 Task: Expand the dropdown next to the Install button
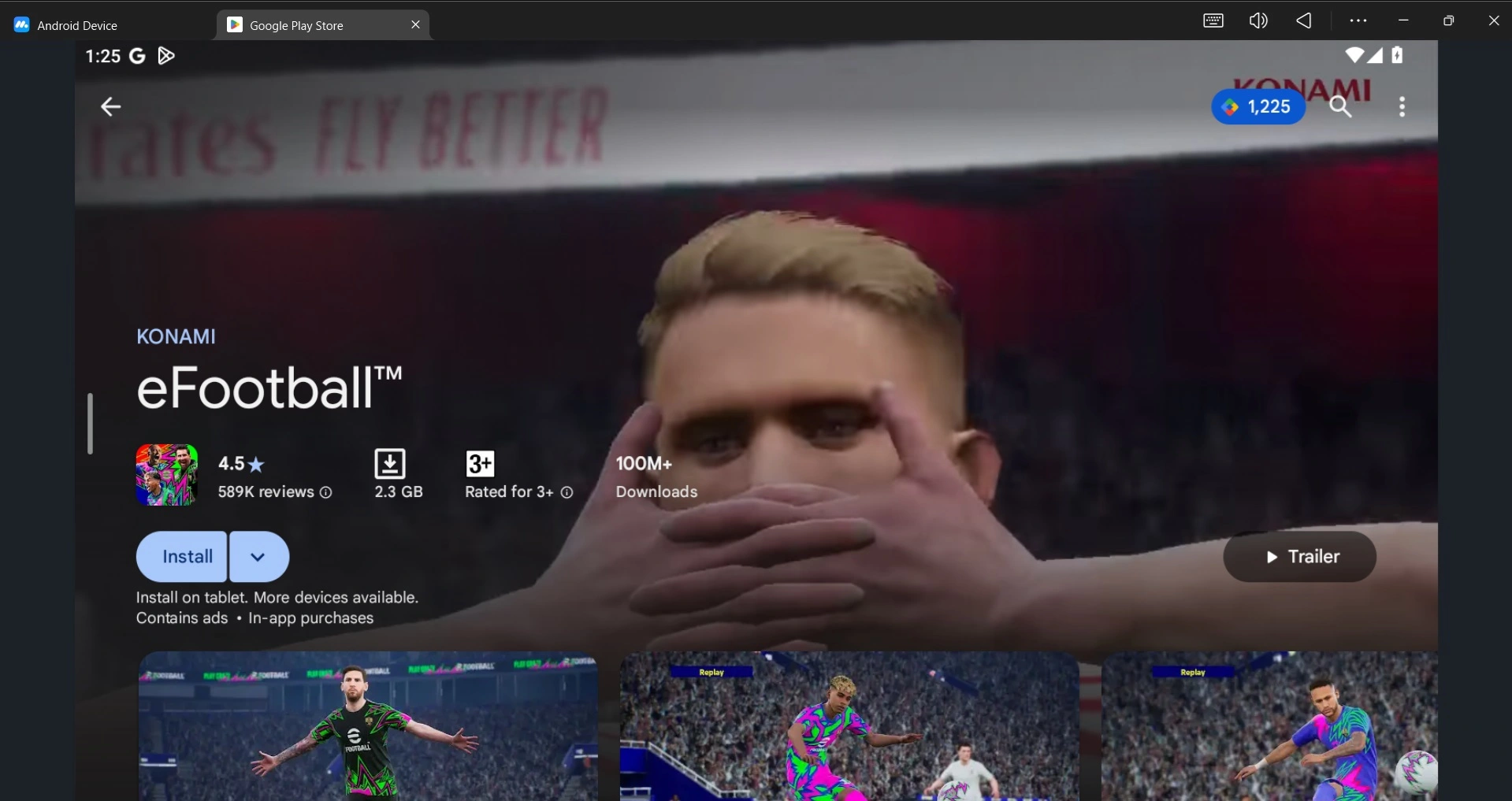(258, 556)
